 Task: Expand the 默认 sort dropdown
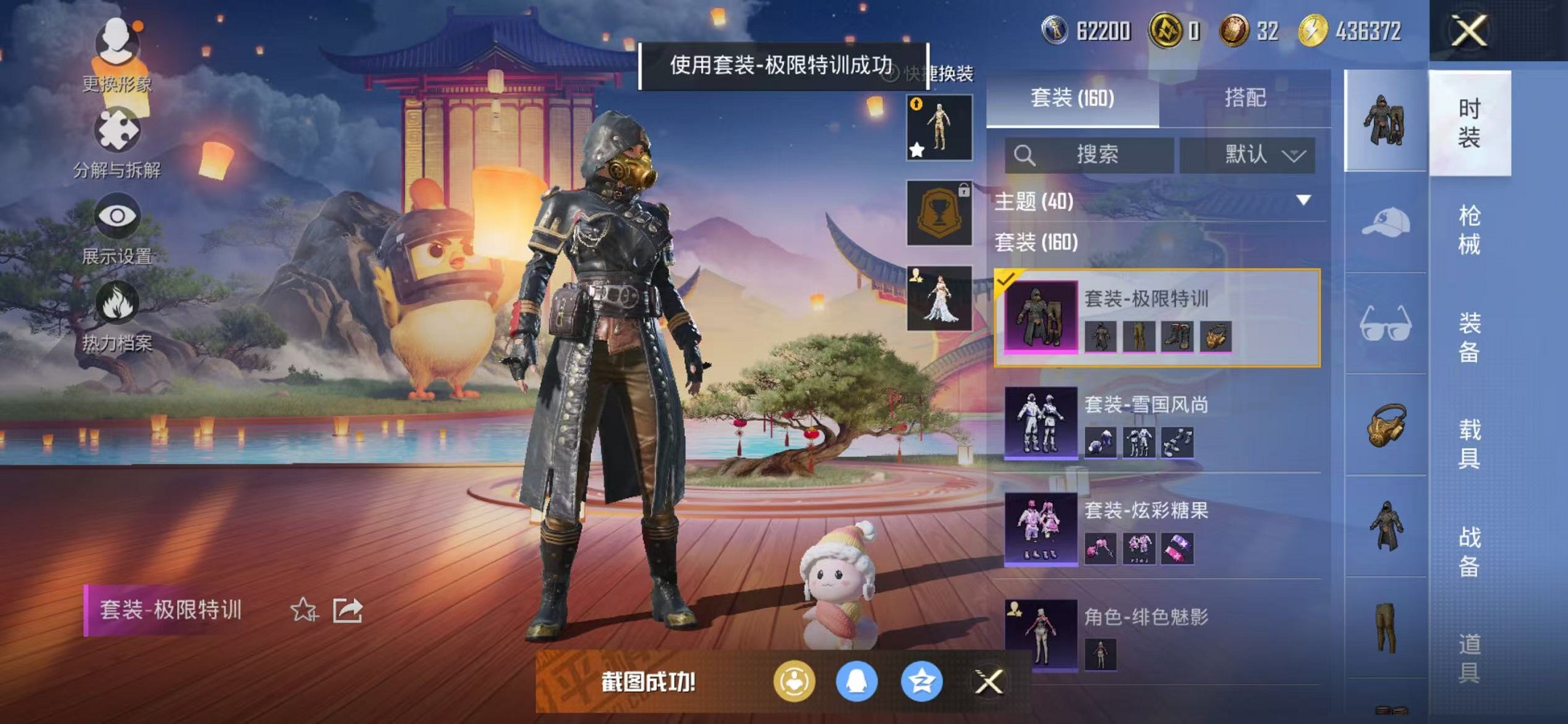coord(1250,154)
